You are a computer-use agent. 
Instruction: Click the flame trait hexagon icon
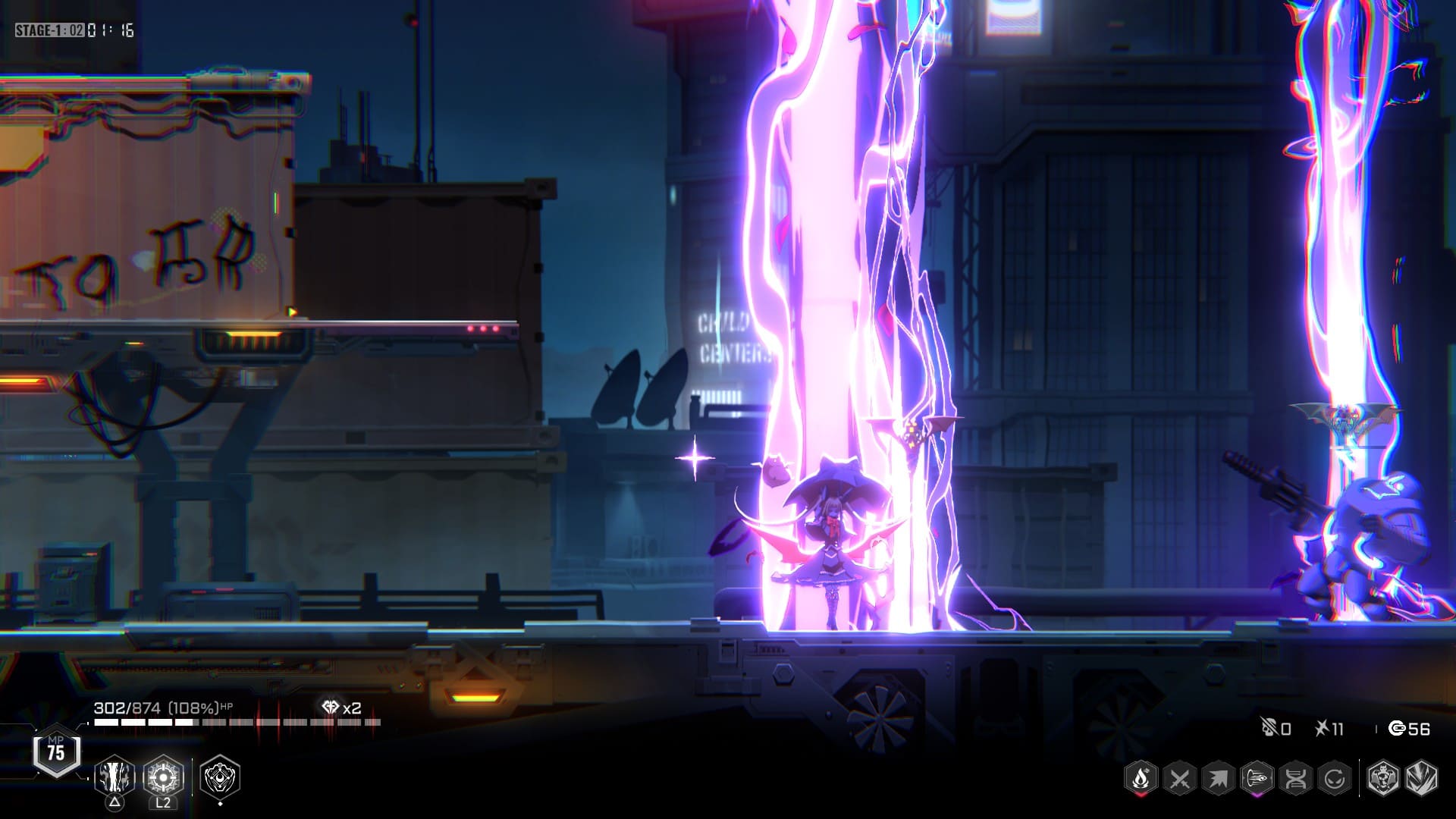(x=1141, y=778)
